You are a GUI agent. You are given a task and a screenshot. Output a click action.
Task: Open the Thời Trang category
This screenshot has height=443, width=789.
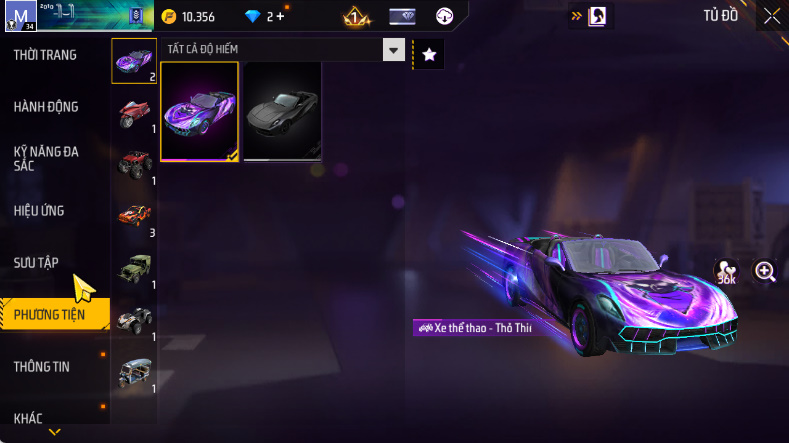[45, 55]
